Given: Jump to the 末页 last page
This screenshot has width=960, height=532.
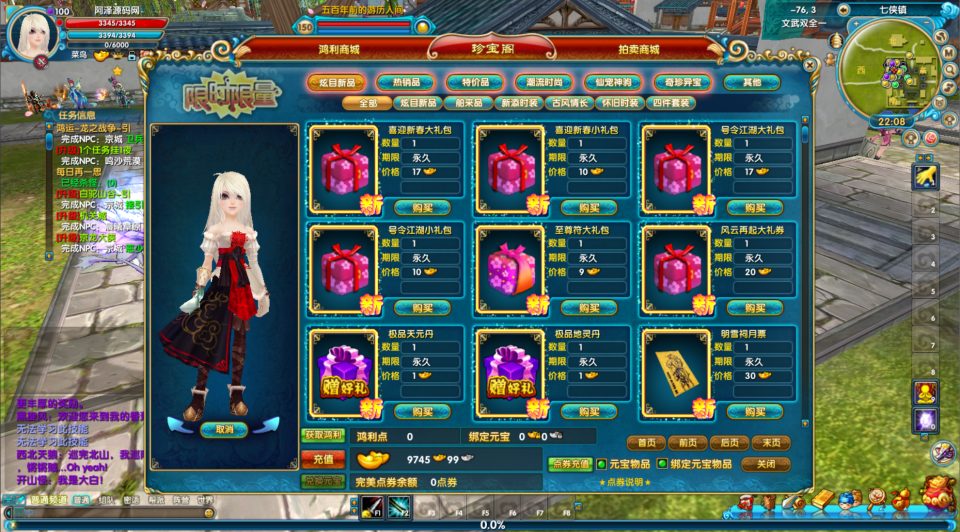Looking at the screenshot, I should point(770,442).
